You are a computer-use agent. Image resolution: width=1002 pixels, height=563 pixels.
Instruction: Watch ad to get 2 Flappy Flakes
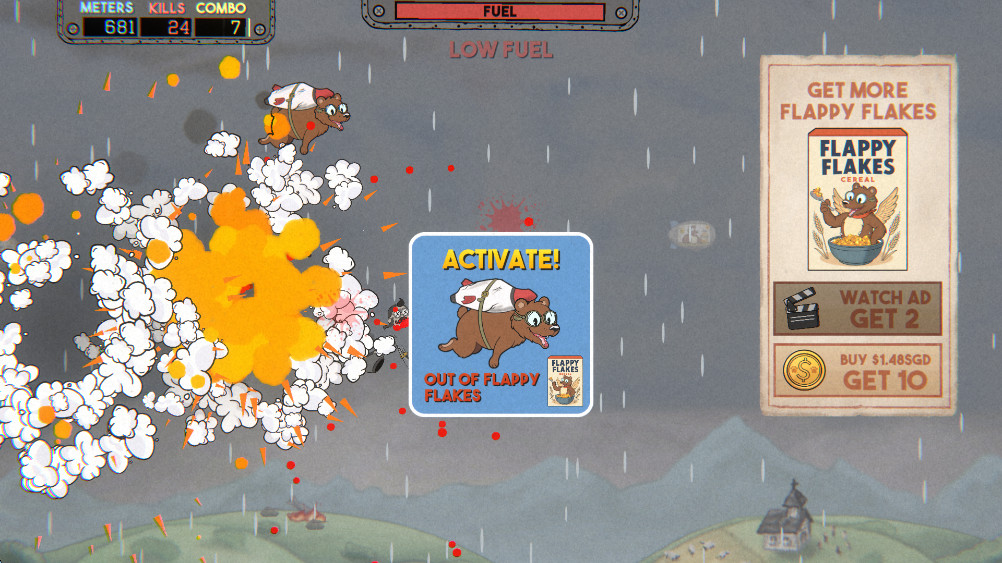pos(857,308)
